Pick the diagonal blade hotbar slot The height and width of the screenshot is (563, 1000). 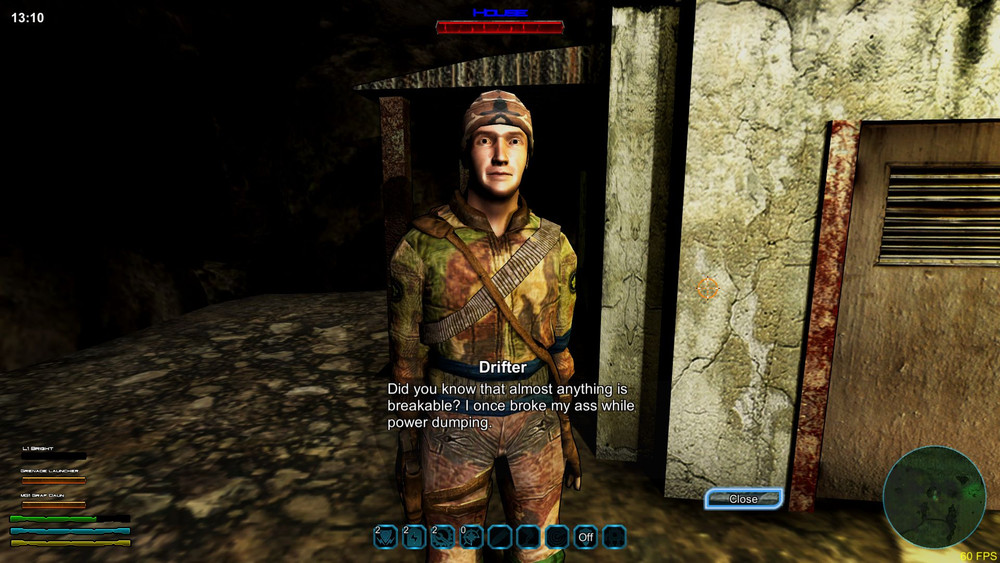point(500,537)
